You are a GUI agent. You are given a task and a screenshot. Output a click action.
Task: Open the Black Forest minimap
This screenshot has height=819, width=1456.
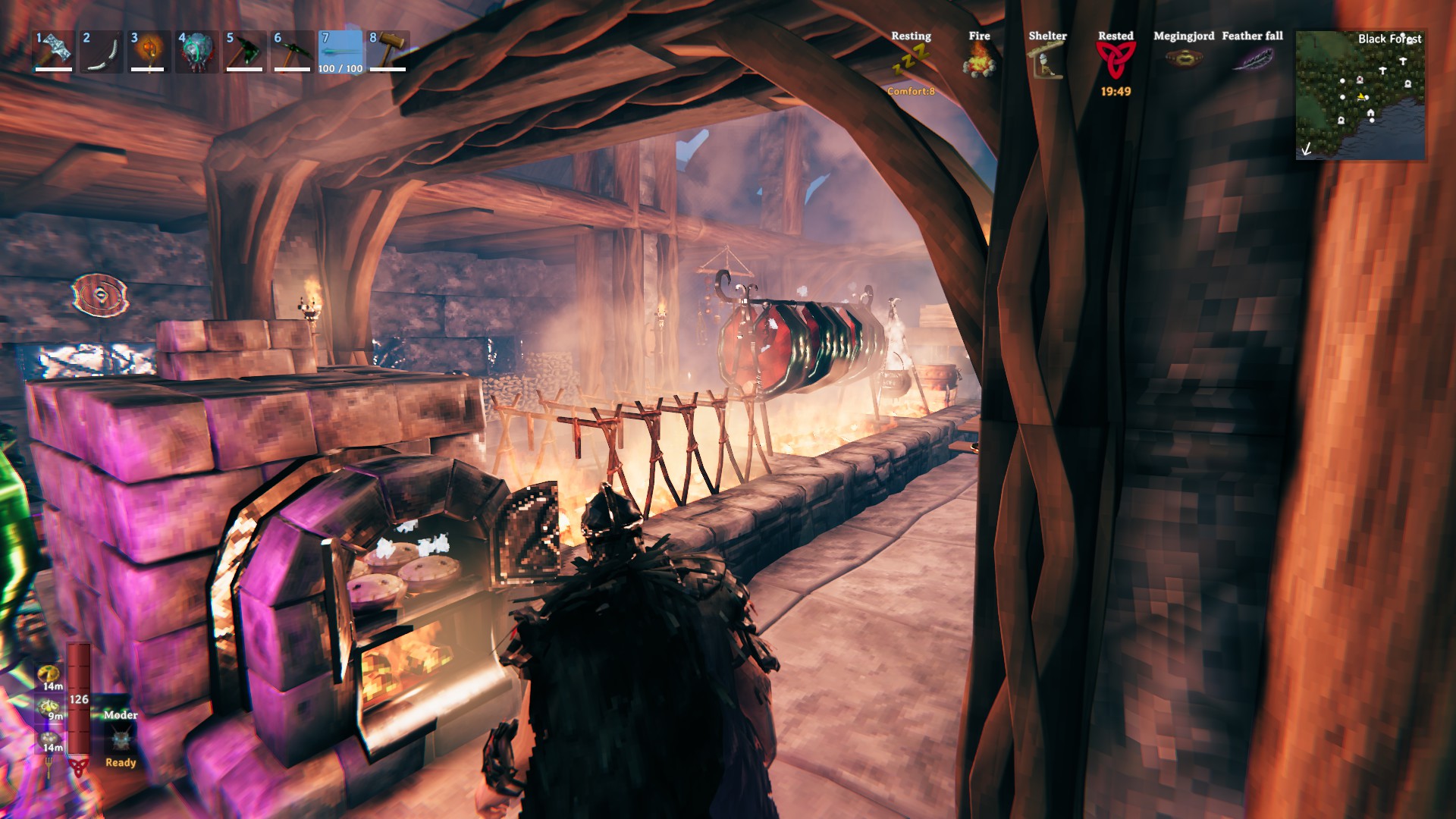click(1360, 95)
